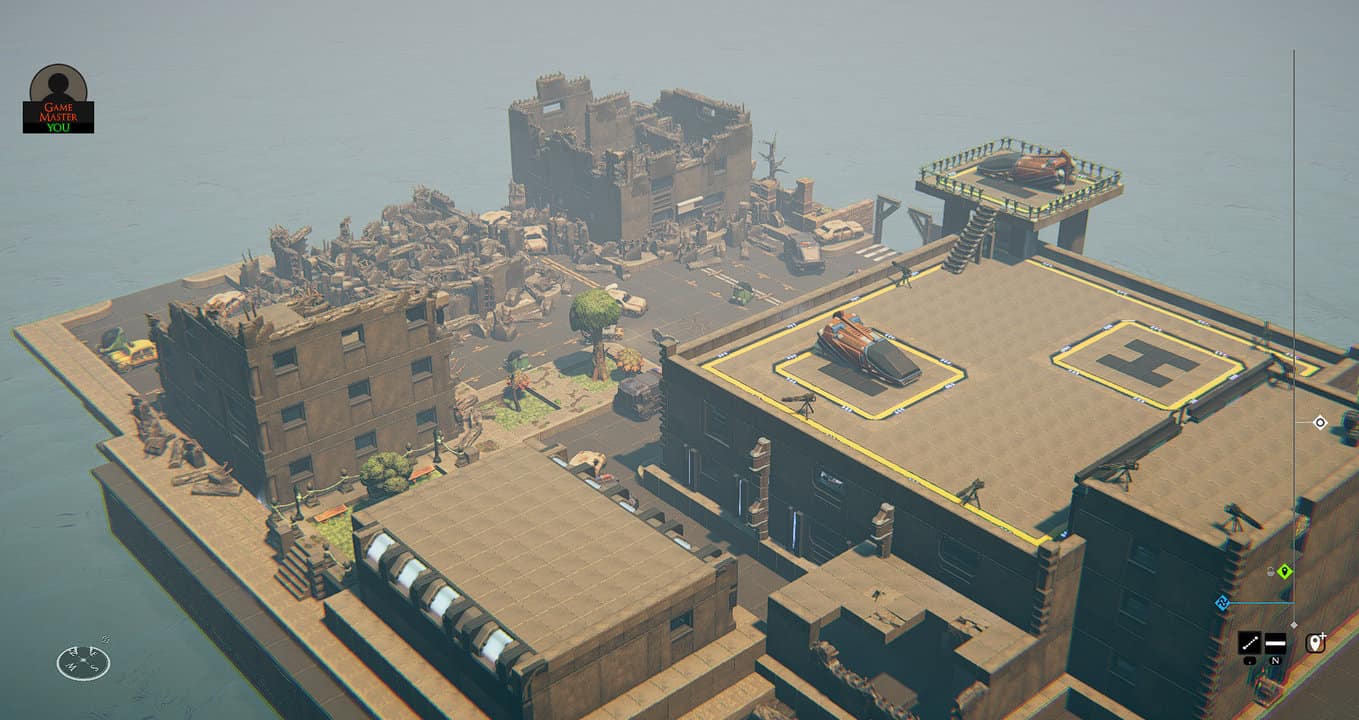Click the blue wave marker icon
Image resolution: width=1359 pixels, height=720 pixels.
1221,602
